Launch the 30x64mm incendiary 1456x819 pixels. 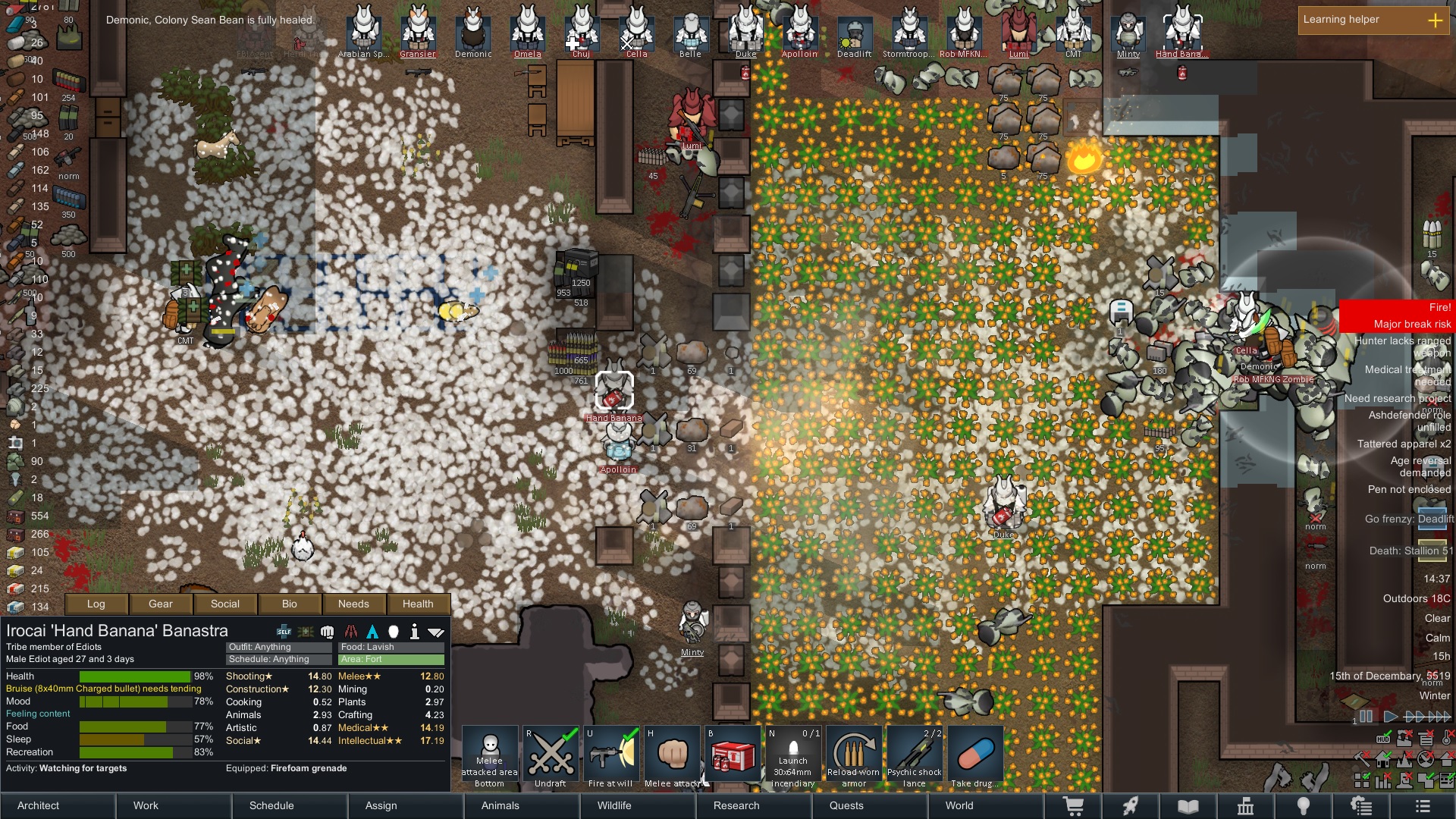(x=793, y=757)
